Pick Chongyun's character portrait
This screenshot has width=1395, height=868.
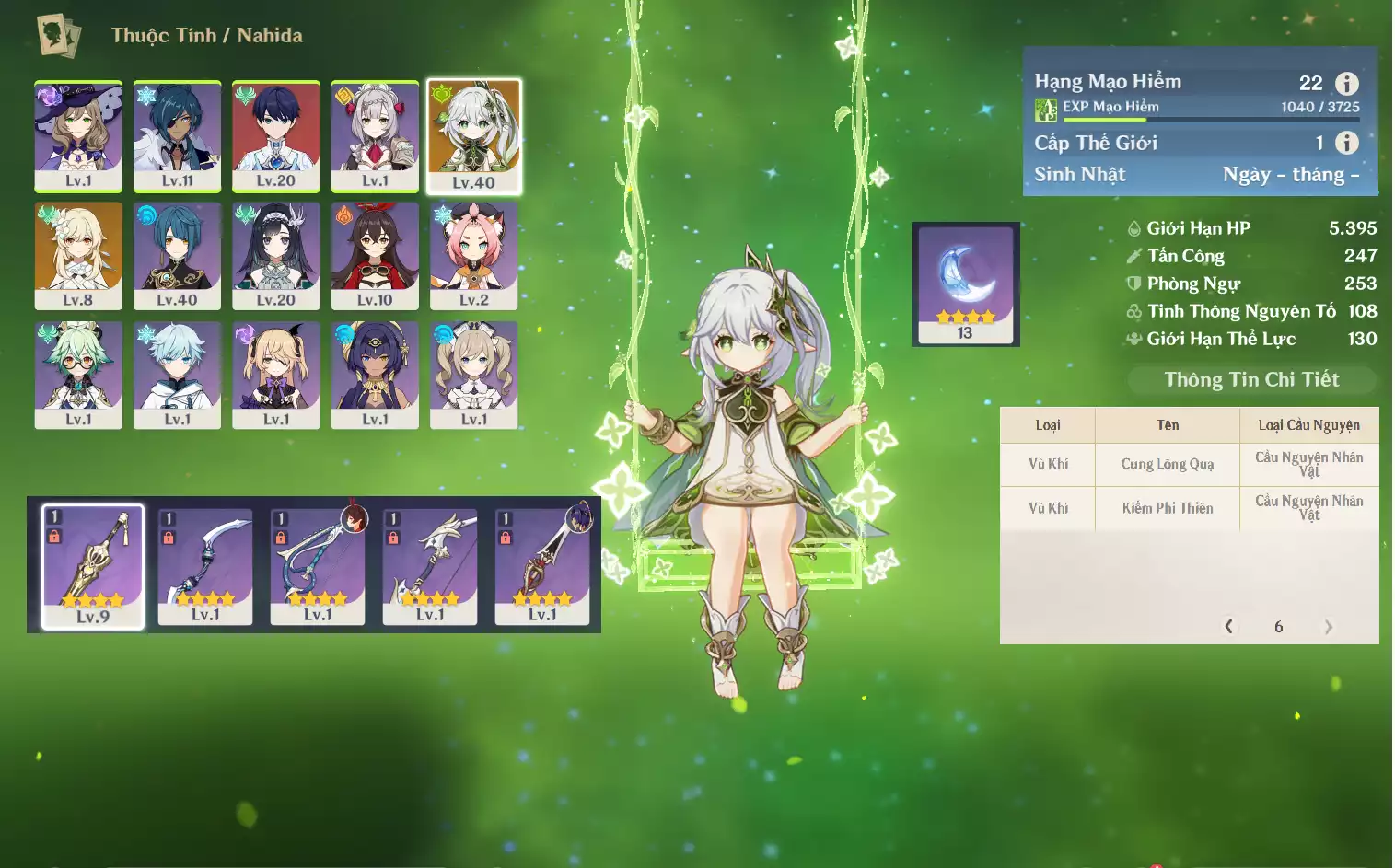click(x=177, y=374)
